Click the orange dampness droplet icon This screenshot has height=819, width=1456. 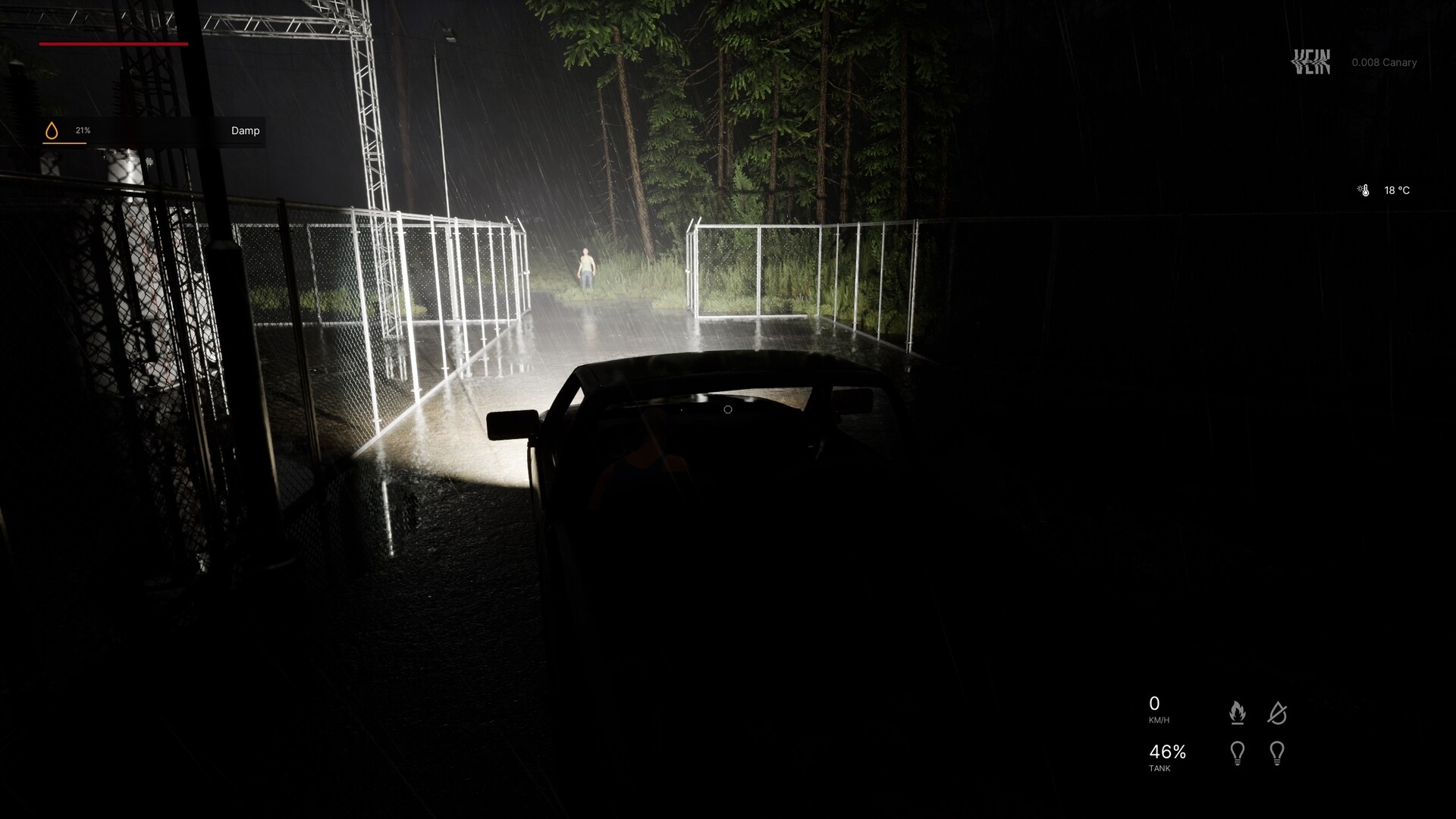(x=52, y=130)
